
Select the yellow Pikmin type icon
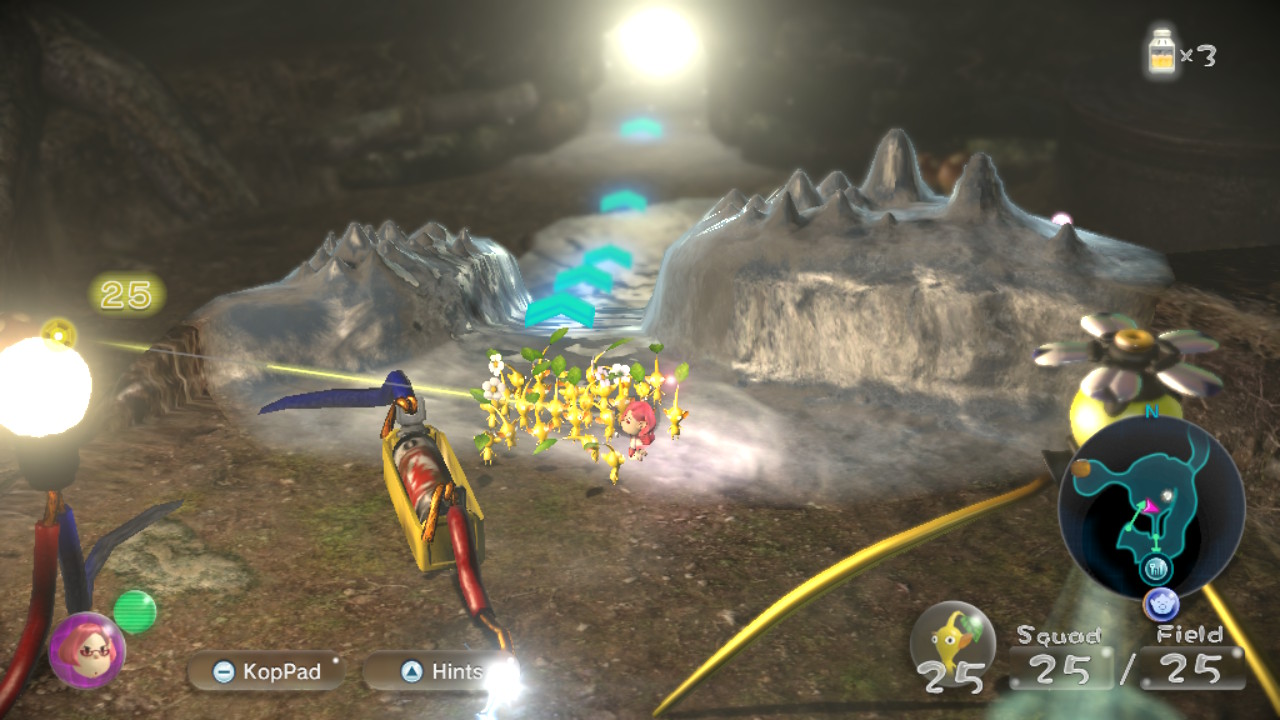(952, 638)
